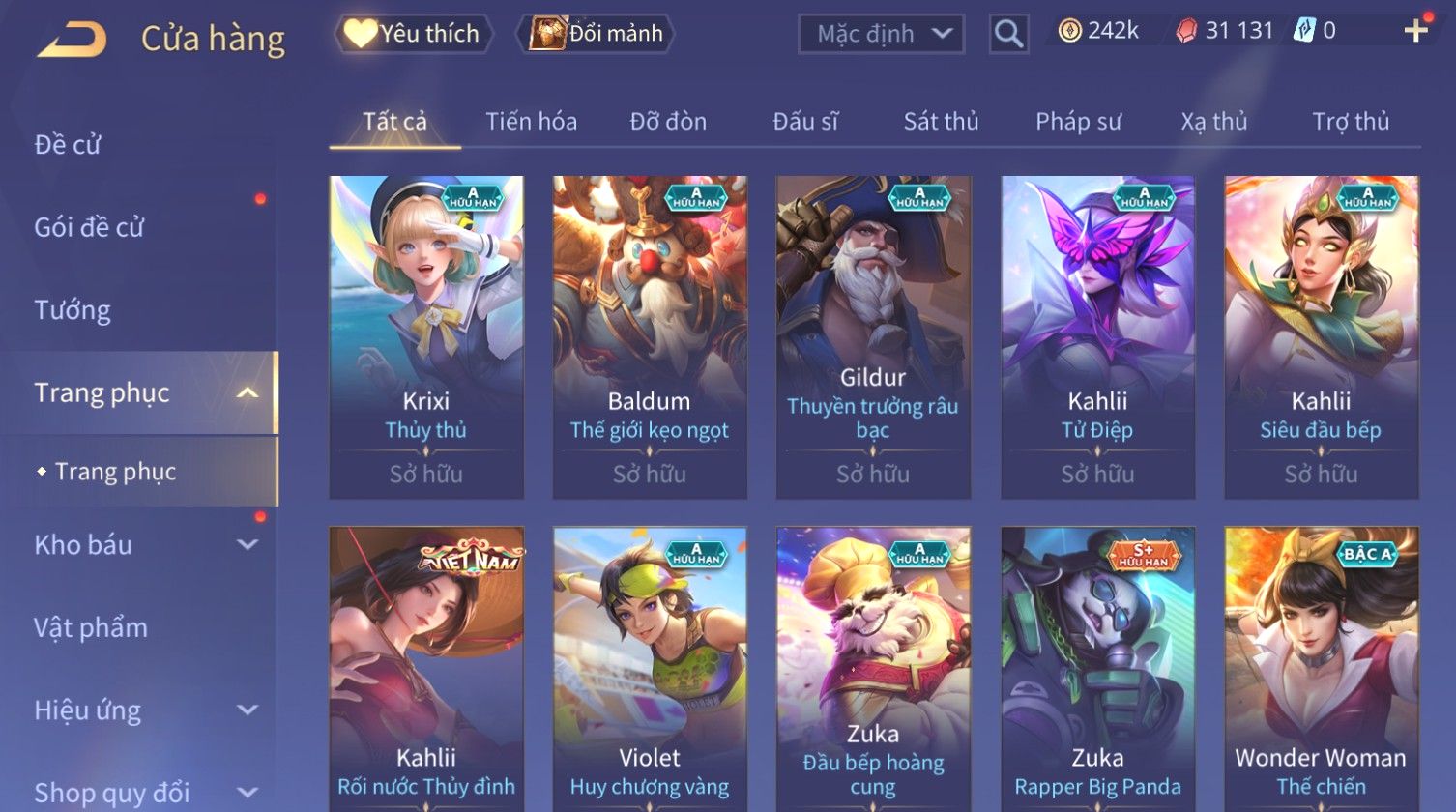Pick the Wonder Woman Thế chiến skin
Viewport: 1456px width, 812px height.
(x=1321, y=669)
